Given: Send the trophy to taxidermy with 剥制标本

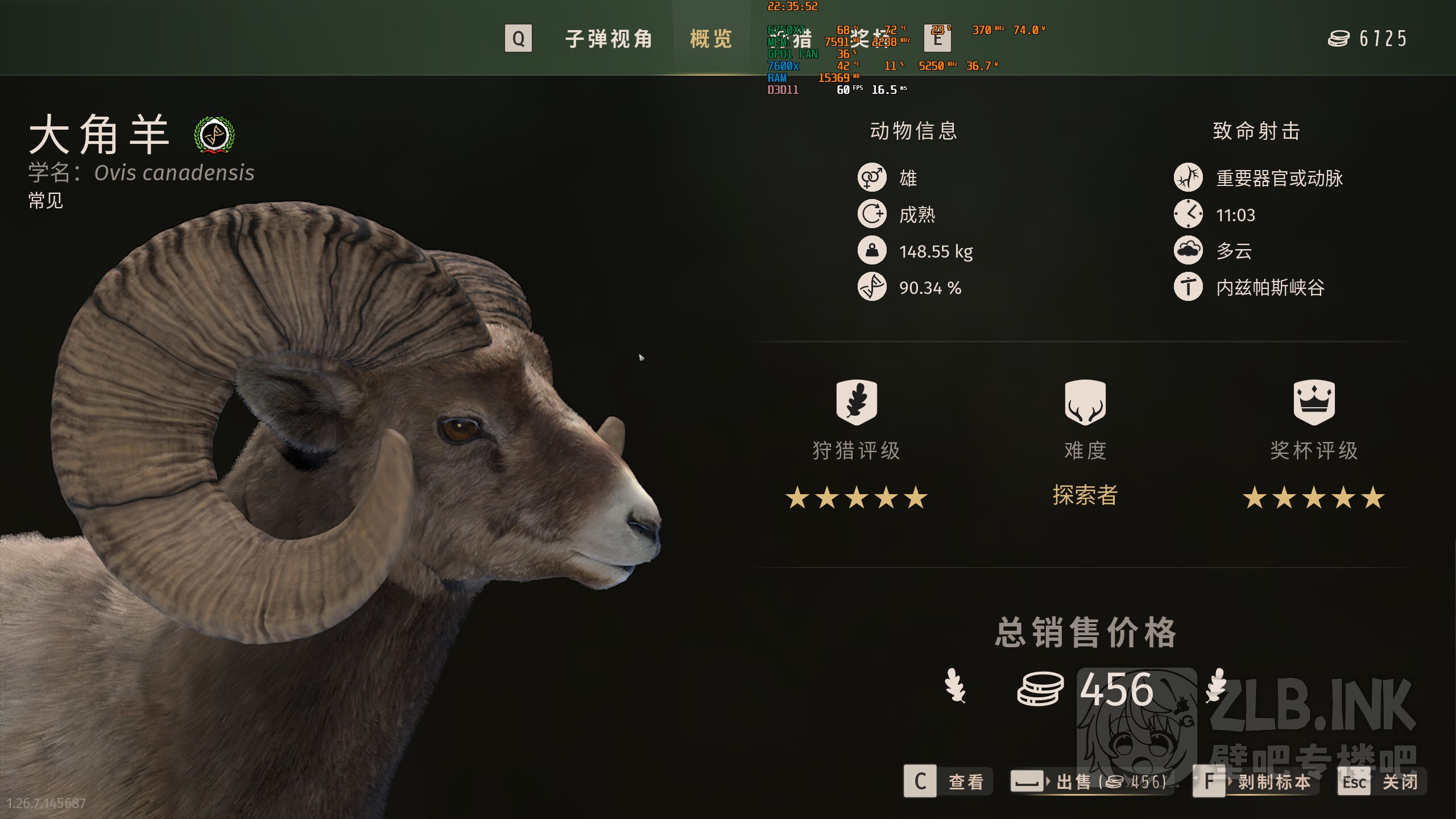Looking at the screenshot, I should coord(1257,781).
